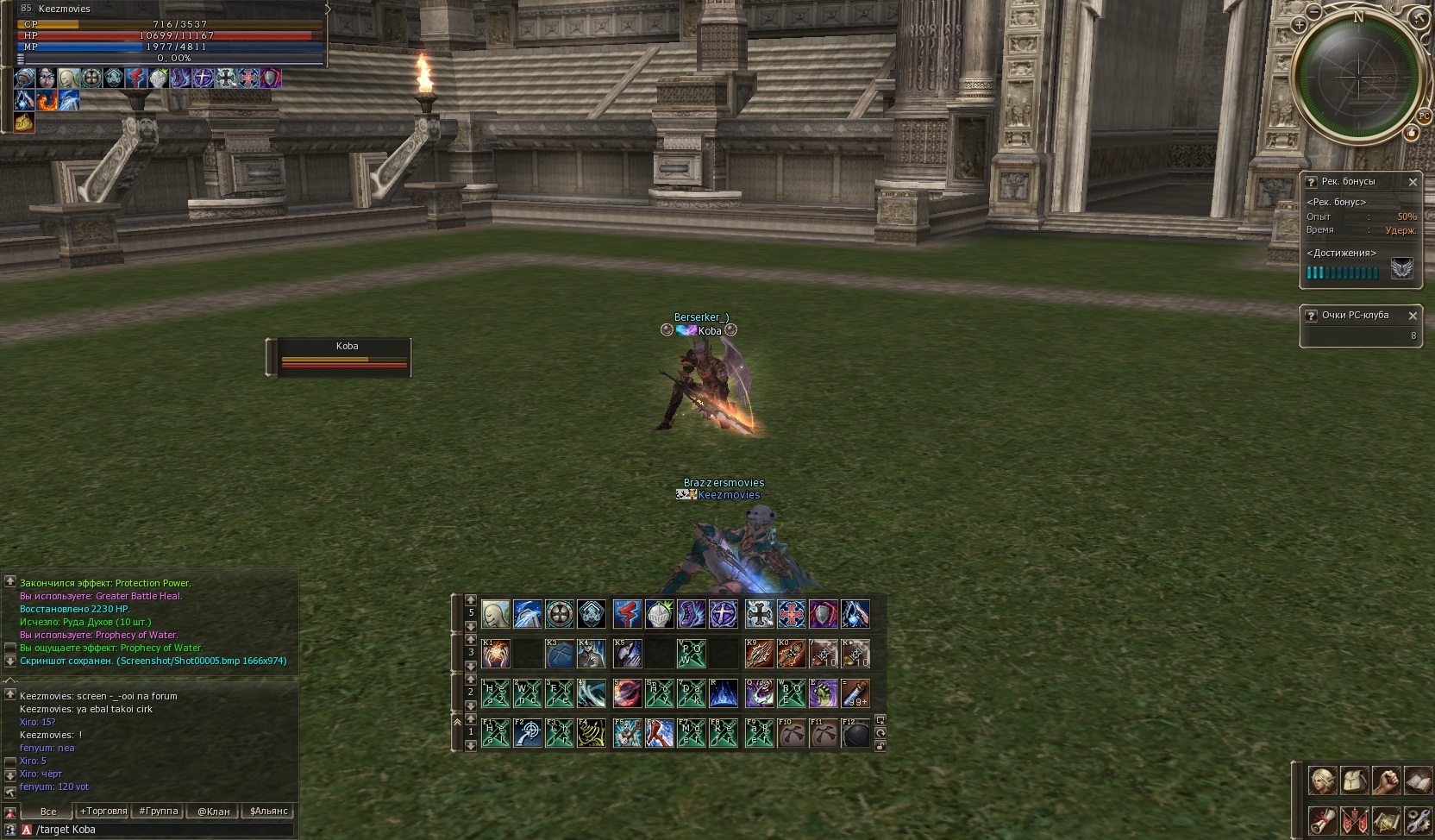Switch to the +Торговля chat tab
This screenshot has width=1435, height=840.
coord(103,811)
